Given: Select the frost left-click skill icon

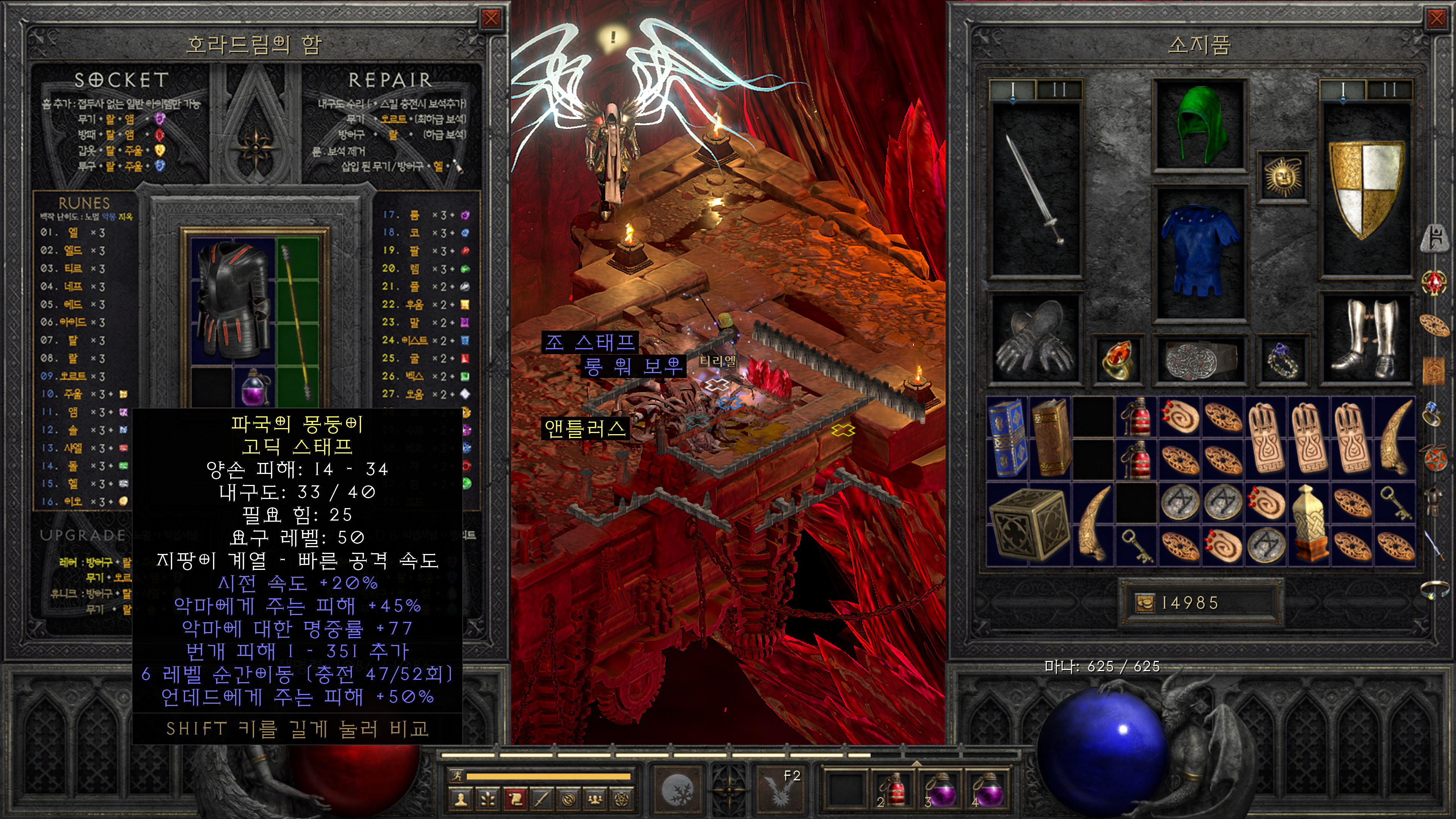Looking at the screenshot, I should 677,789.
